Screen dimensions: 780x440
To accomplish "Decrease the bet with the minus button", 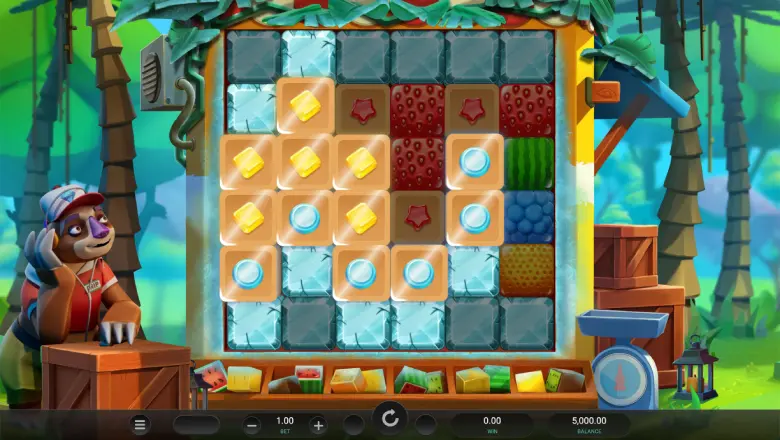I will 253,424.
